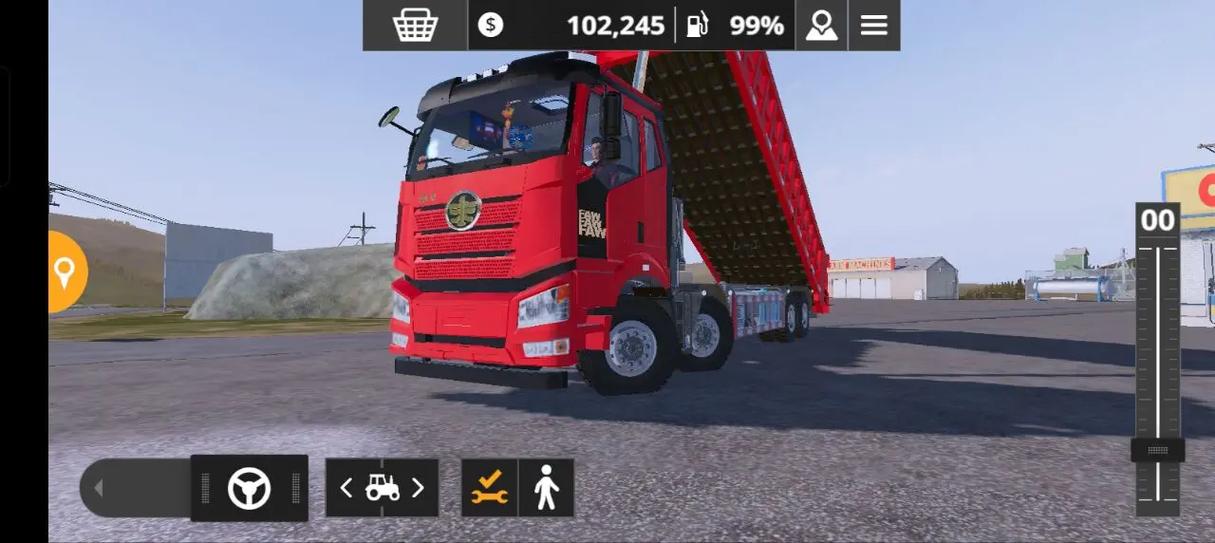Open the wrench tools button
The width and height of the screenshot is (1215, 543).
click(x=489, y=488)
